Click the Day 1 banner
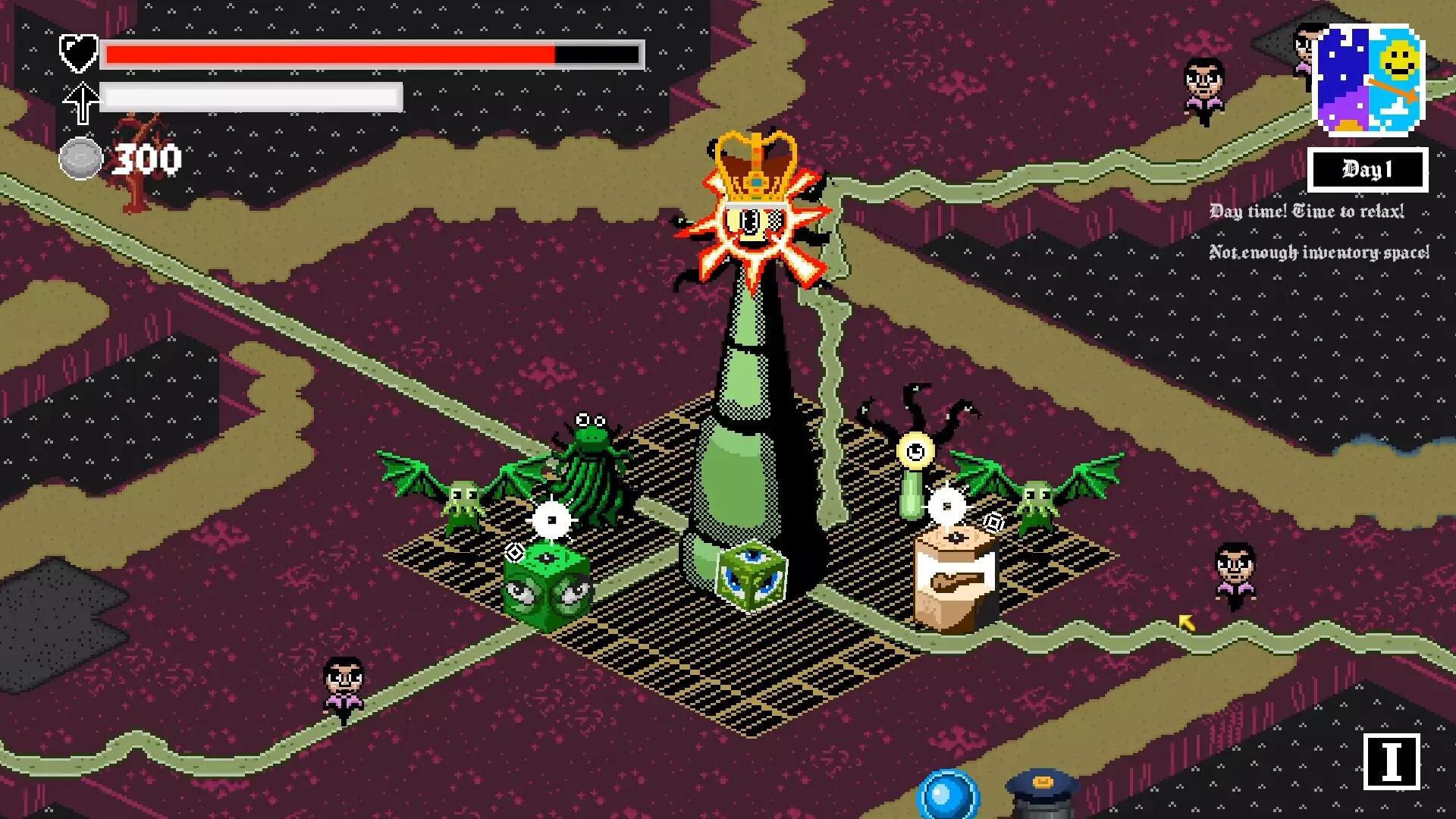Viewport: 1456px width, 819px height. pyautogui.click(x=1367, y=168)
